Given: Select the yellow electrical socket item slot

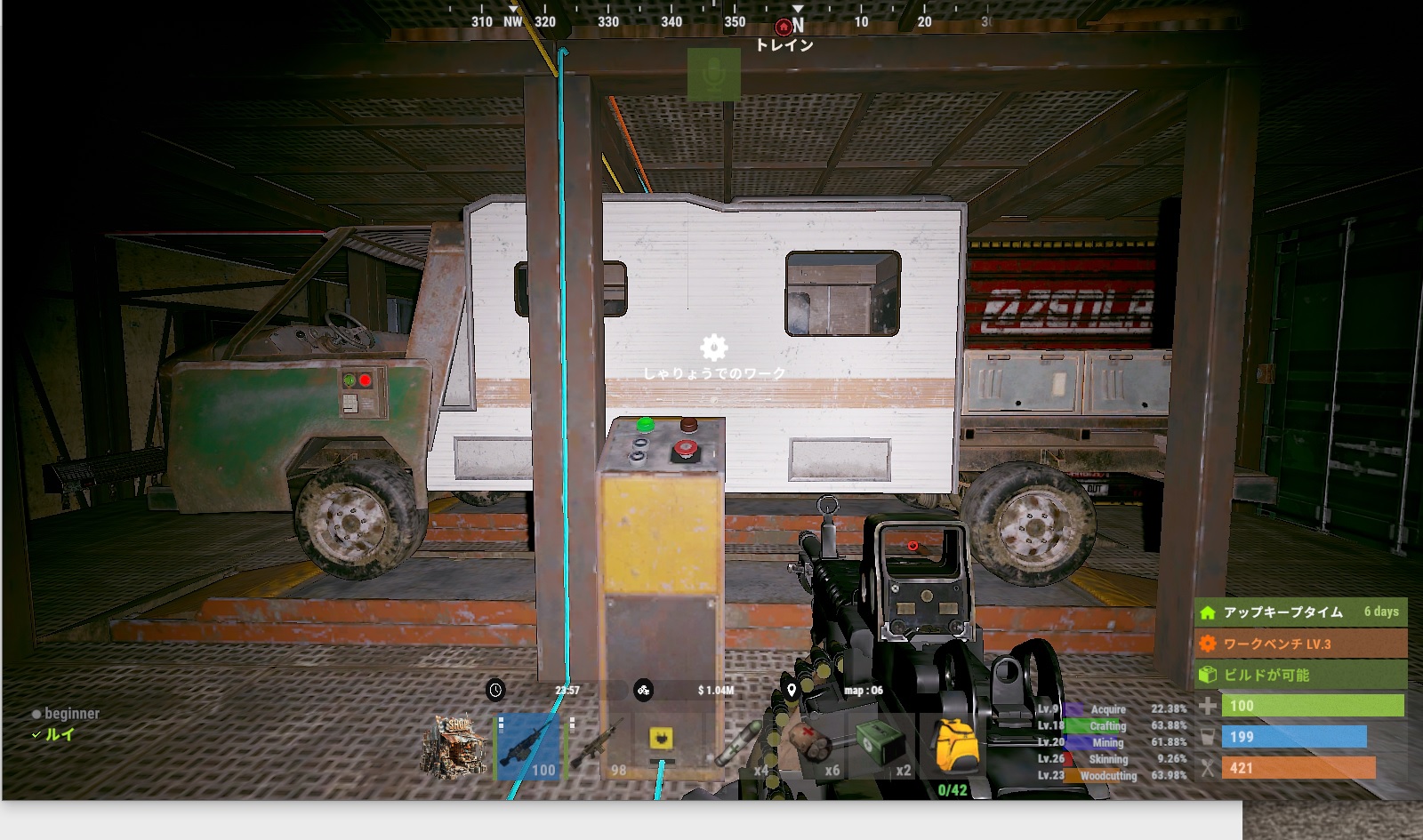Looking at the screenshot, I should pyautogui.click(x=663, y=740).
